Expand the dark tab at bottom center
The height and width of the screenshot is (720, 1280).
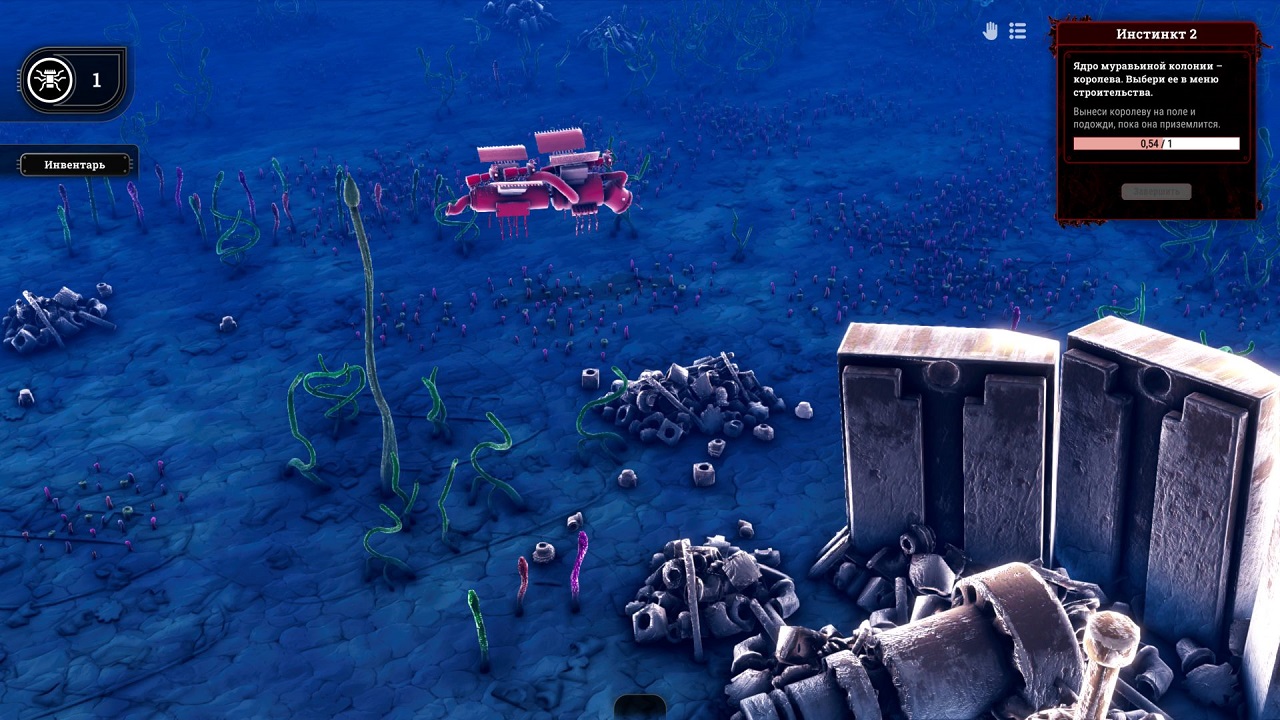[x=640, y=707]
